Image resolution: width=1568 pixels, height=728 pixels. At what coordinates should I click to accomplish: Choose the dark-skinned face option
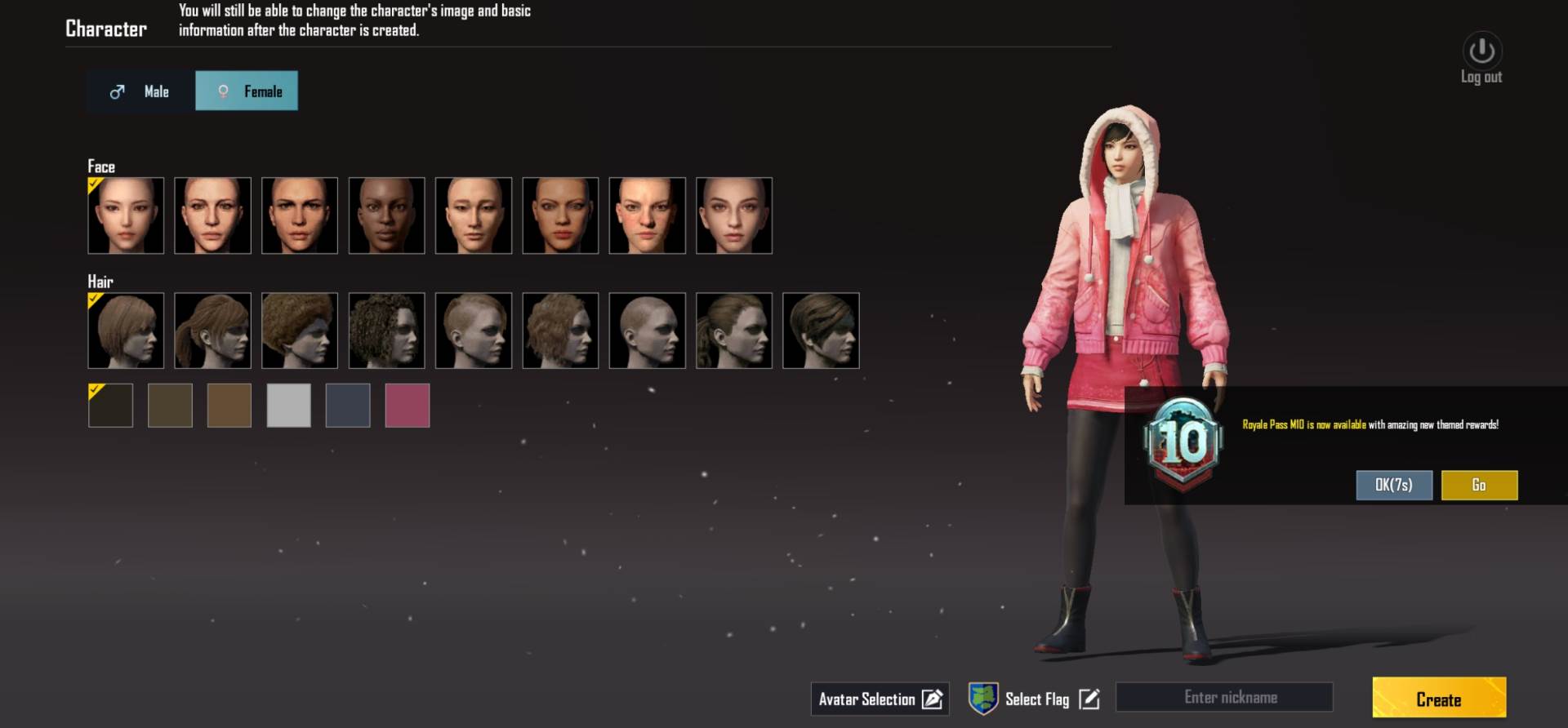(x=386, y=215)
